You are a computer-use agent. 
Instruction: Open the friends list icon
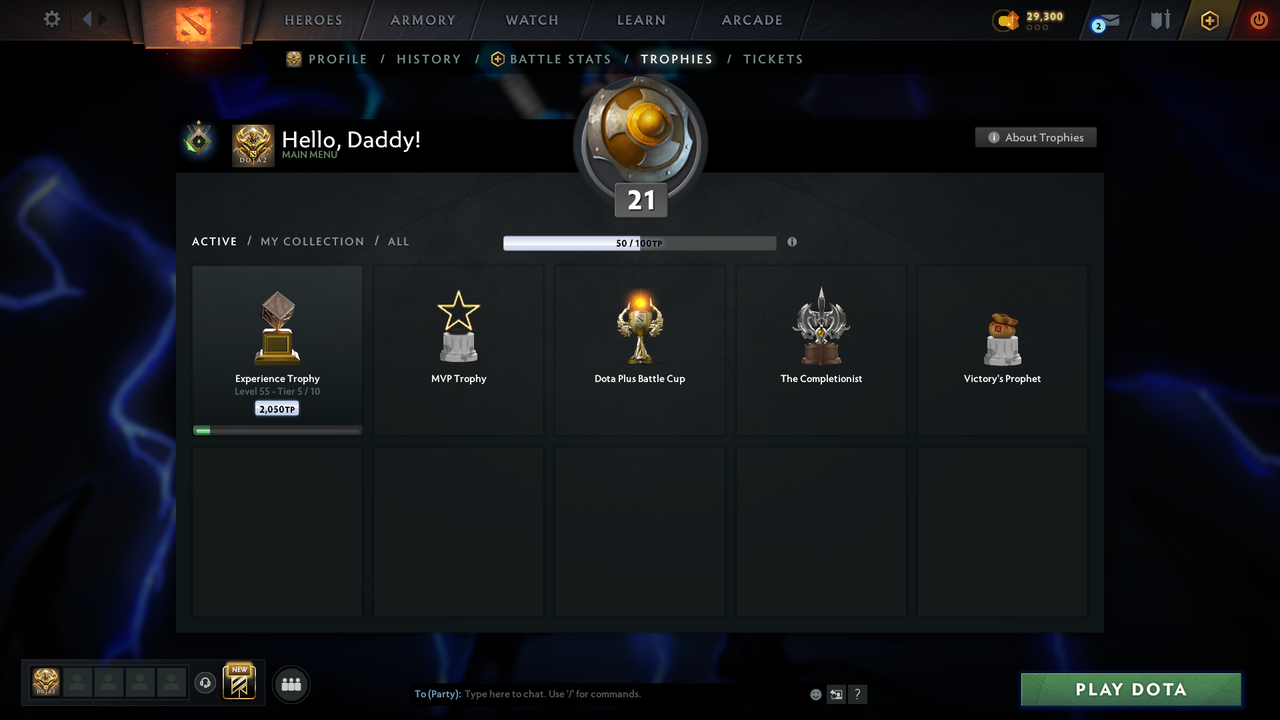pos(291,684)
